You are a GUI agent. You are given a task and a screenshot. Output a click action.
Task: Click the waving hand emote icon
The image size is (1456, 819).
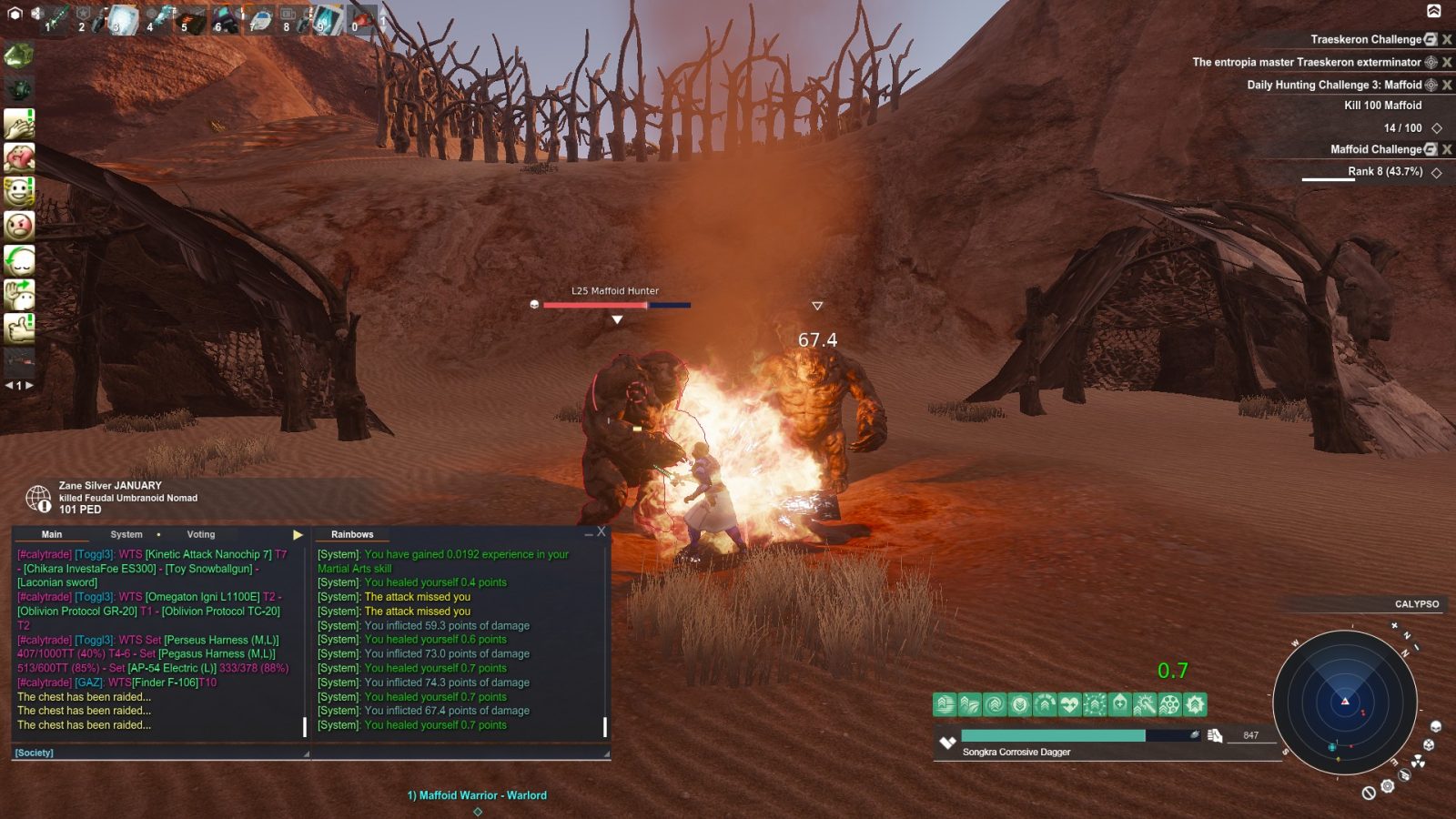click(x=21, y=294)
